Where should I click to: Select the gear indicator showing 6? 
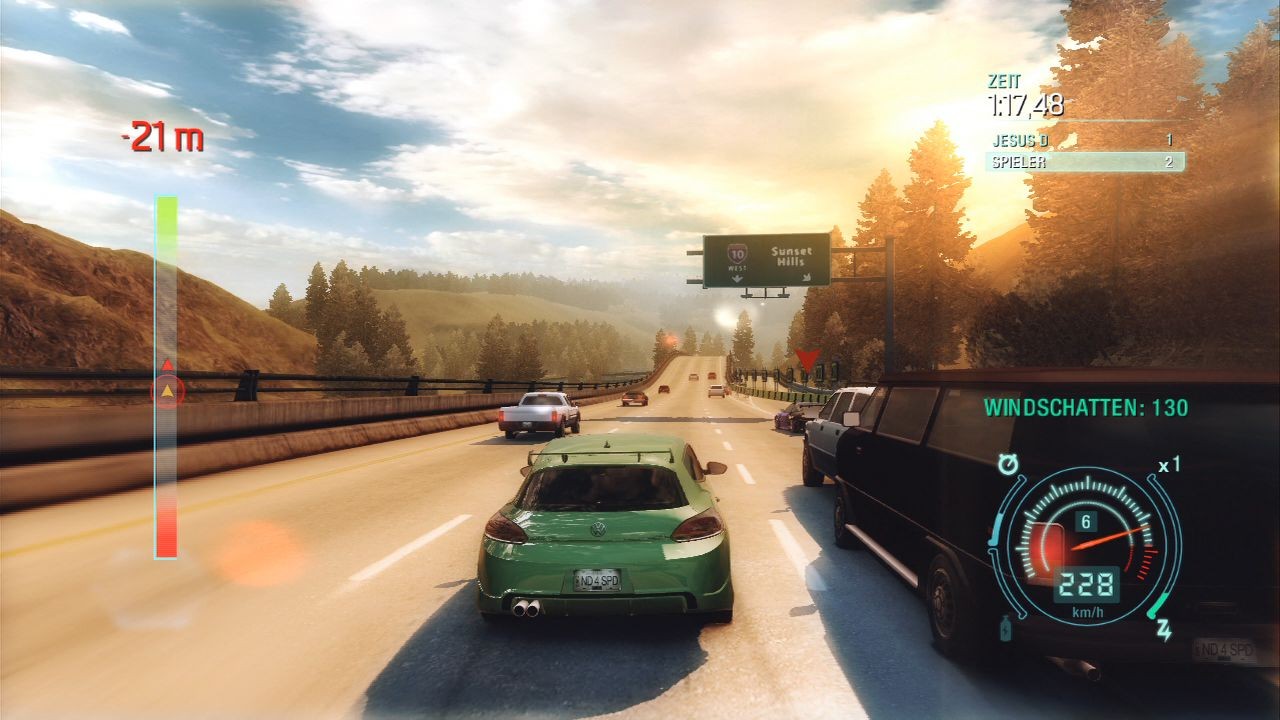click(1085, 520)
